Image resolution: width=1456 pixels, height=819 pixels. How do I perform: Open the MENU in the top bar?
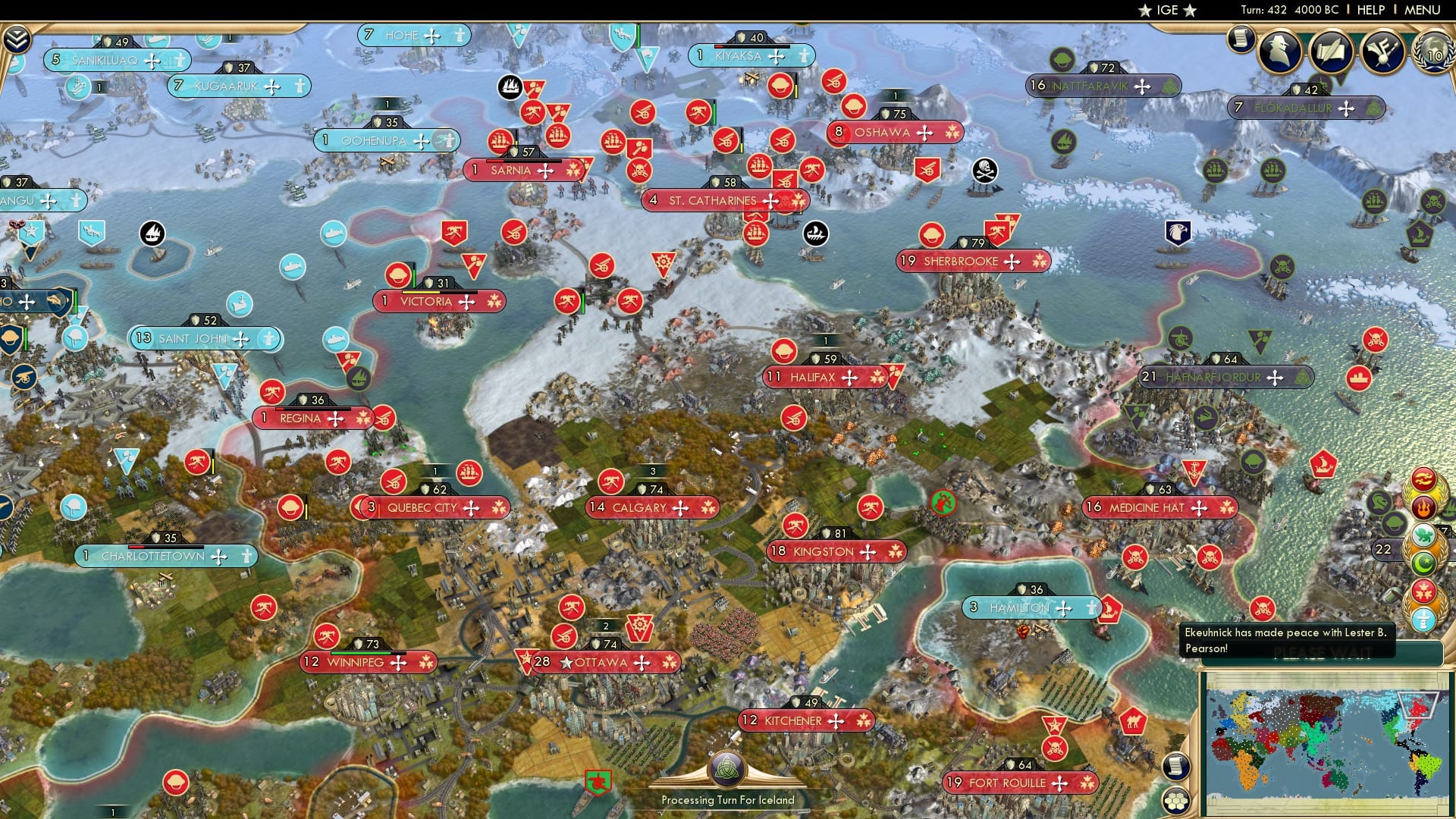(x=1424, y=10)
